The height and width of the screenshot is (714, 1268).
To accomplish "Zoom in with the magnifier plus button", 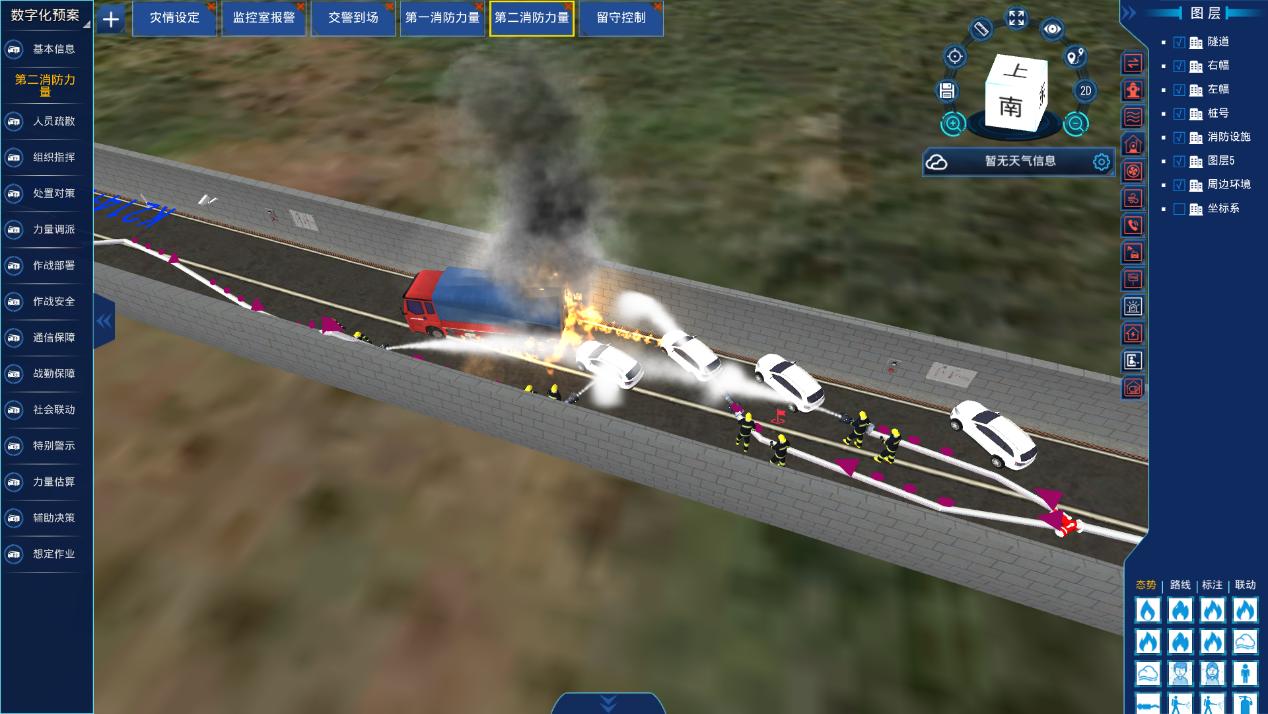I will [x=953, y=125].
